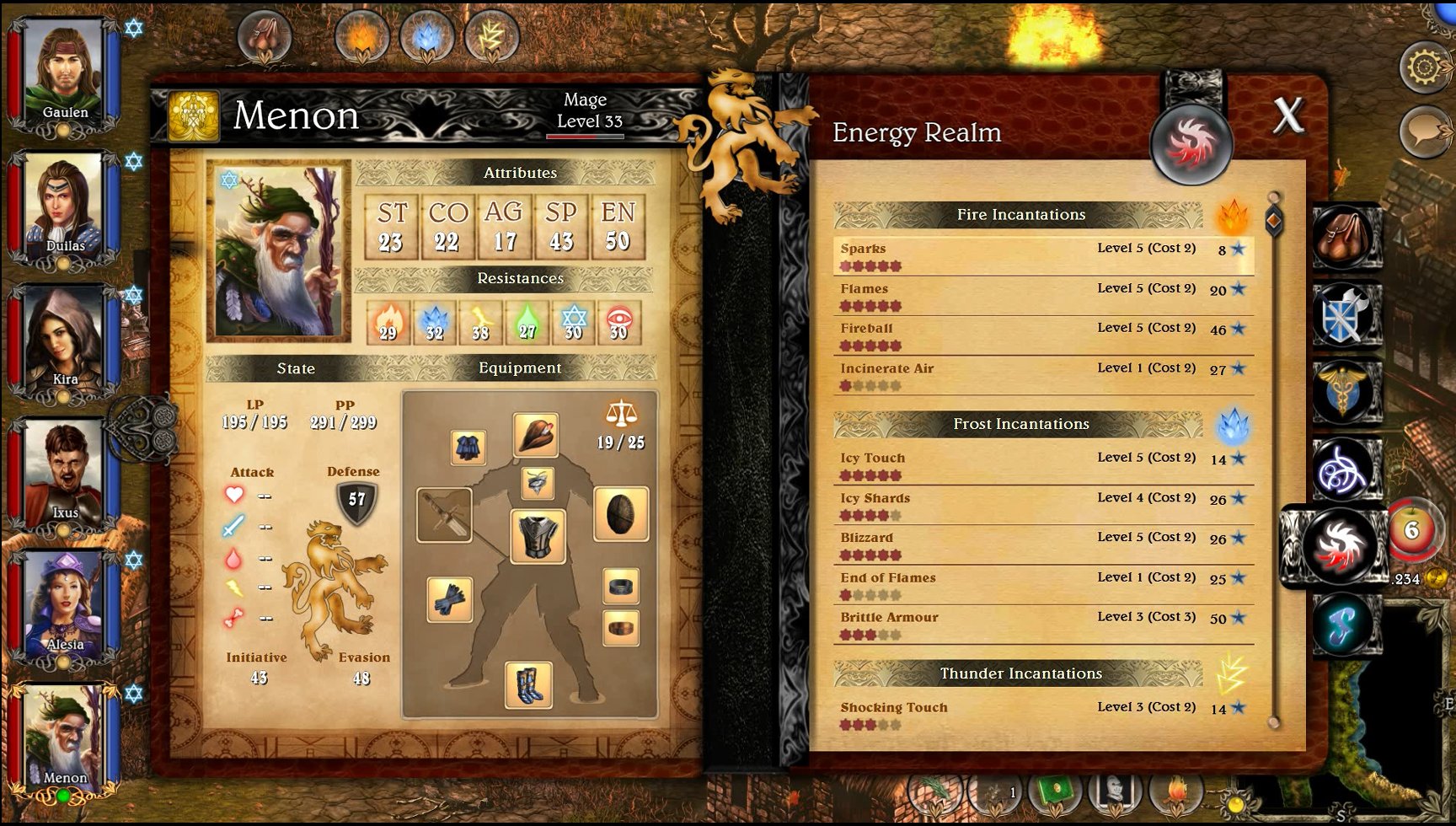Switch to the axe and shield skills tab
The height and width of the screenshot is (826, 1456).
1346,314
